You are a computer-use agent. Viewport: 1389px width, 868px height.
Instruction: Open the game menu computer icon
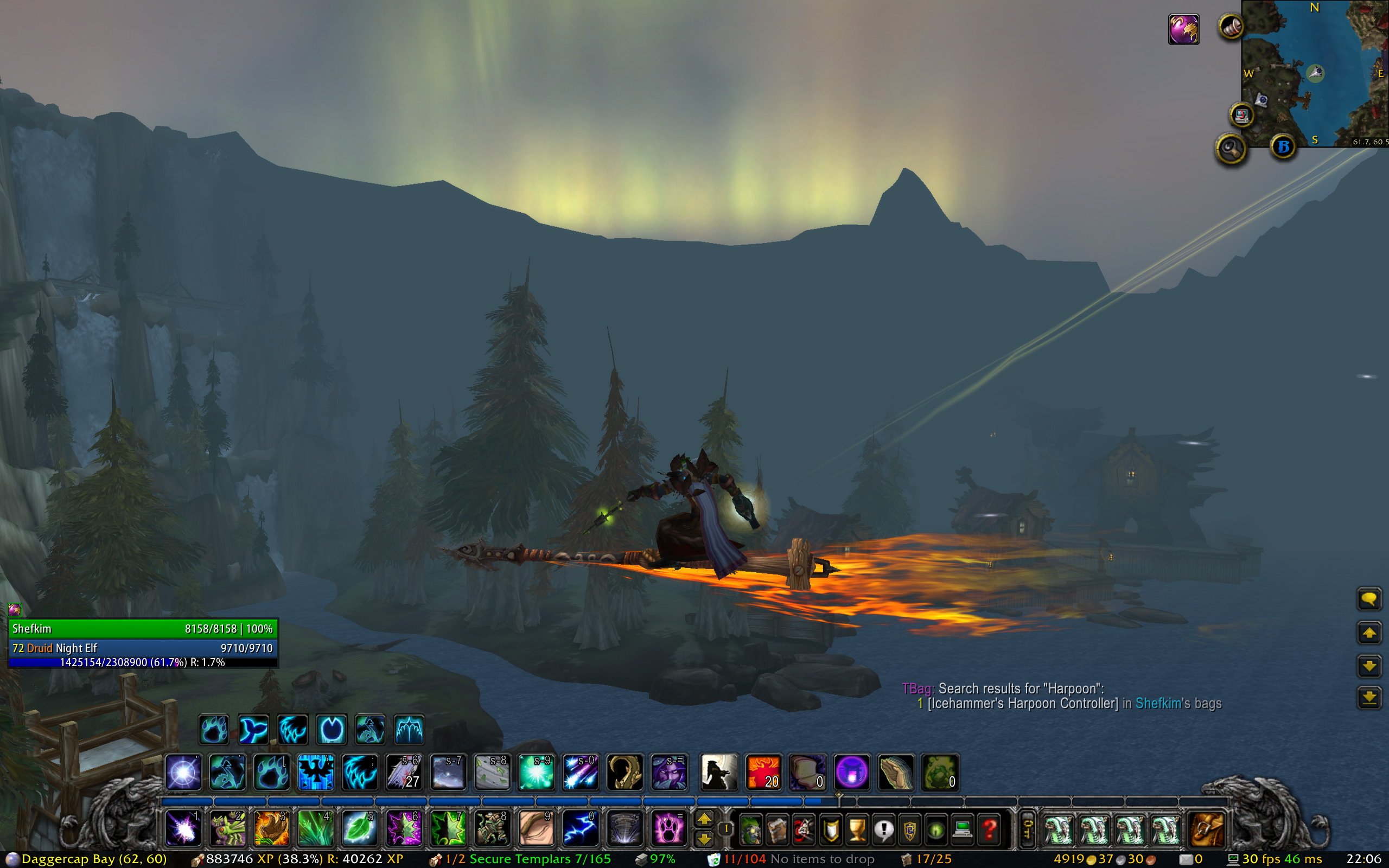[x=963, y=830]
